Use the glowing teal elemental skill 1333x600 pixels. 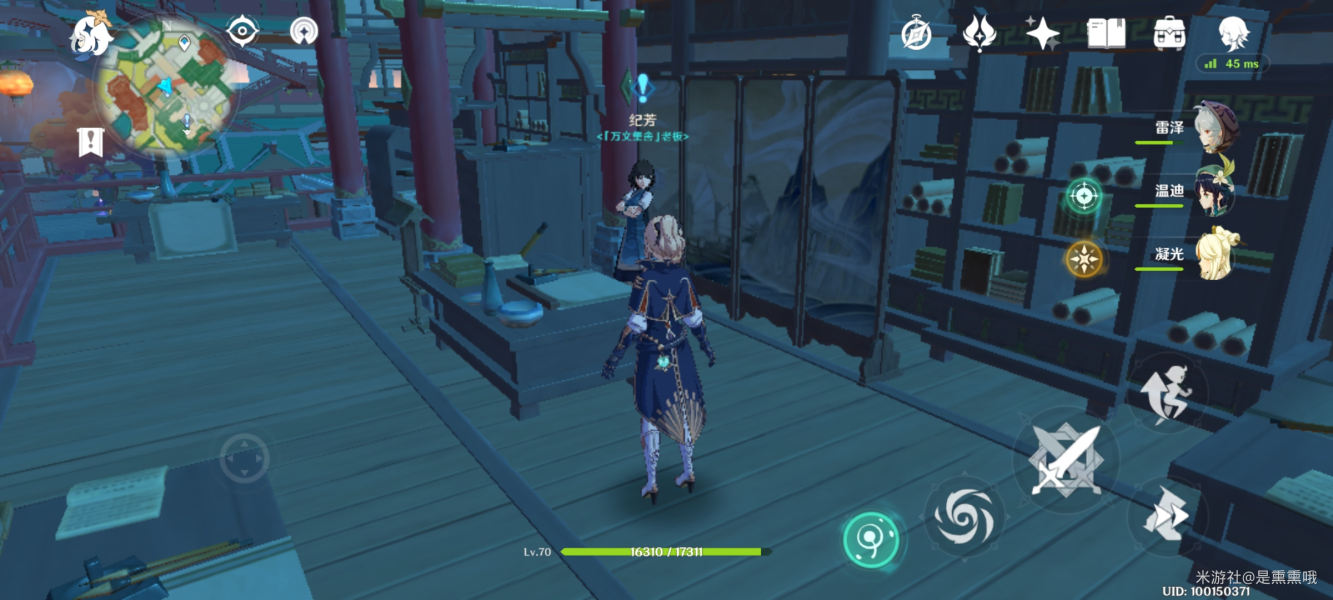(x=872, y=541)
